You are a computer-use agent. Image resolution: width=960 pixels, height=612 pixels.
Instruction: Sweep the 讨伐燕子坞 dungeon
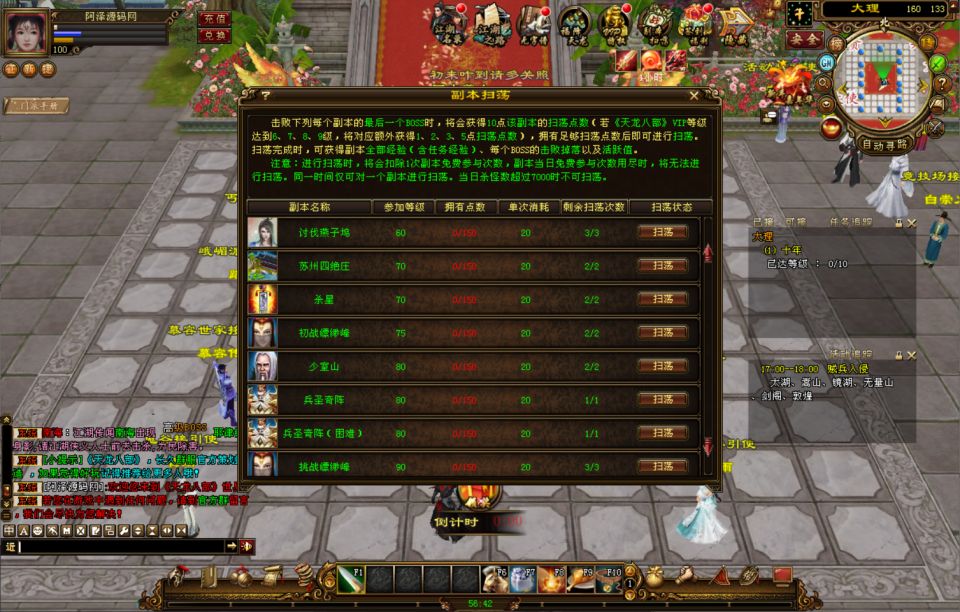pos(663,232)
